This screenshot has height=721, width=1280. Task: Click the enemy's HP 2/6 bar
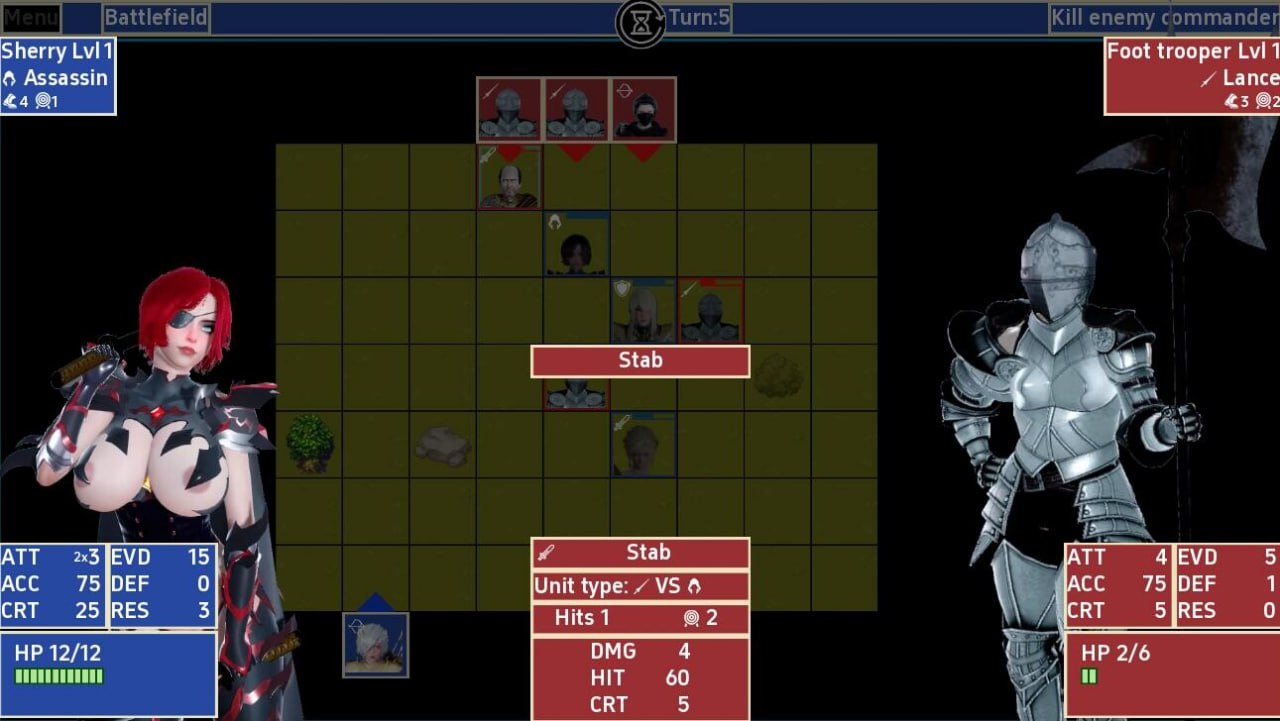[1090, 676]
